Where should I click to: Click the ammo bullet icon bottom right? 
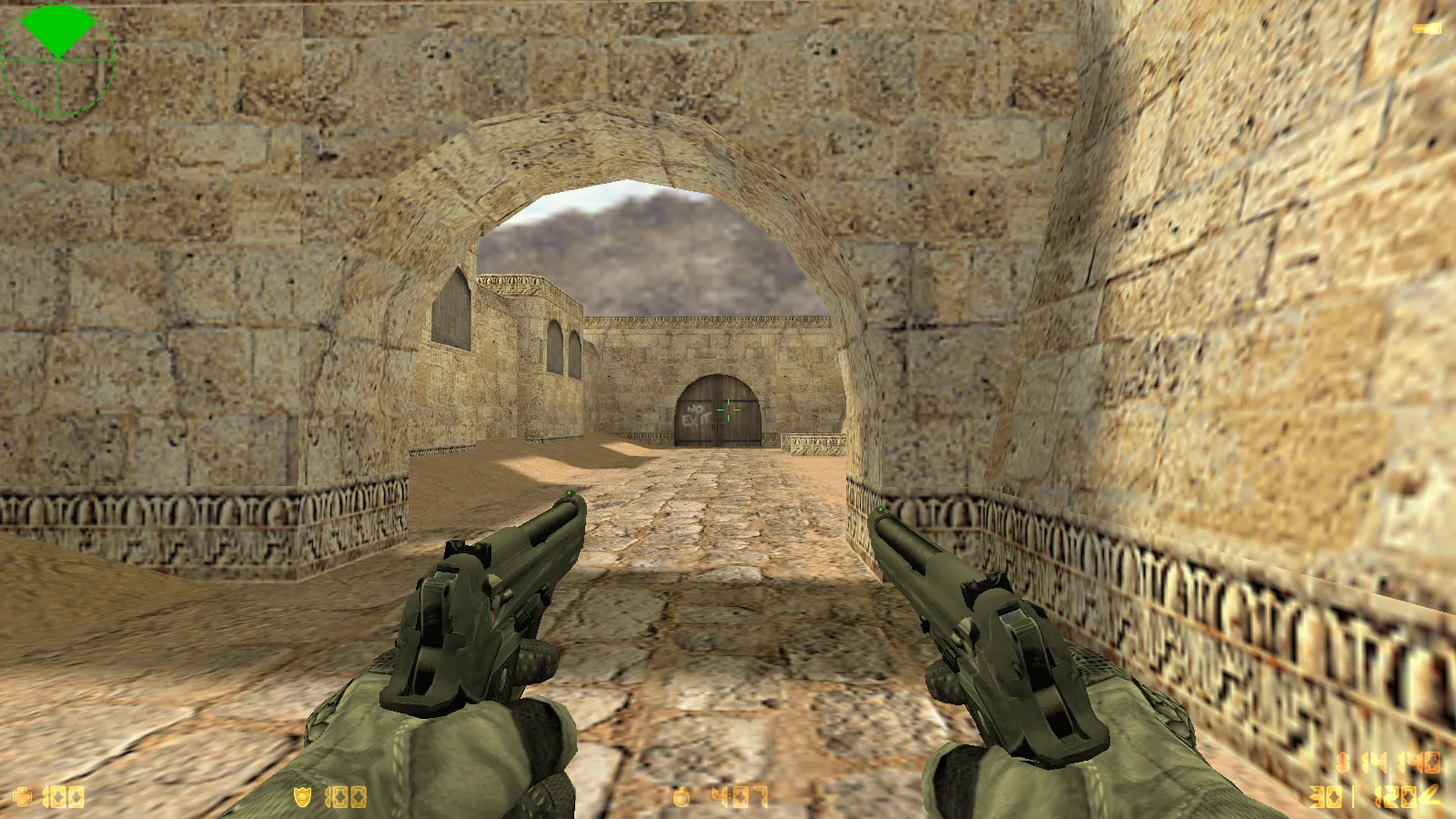coord(1431,796)
